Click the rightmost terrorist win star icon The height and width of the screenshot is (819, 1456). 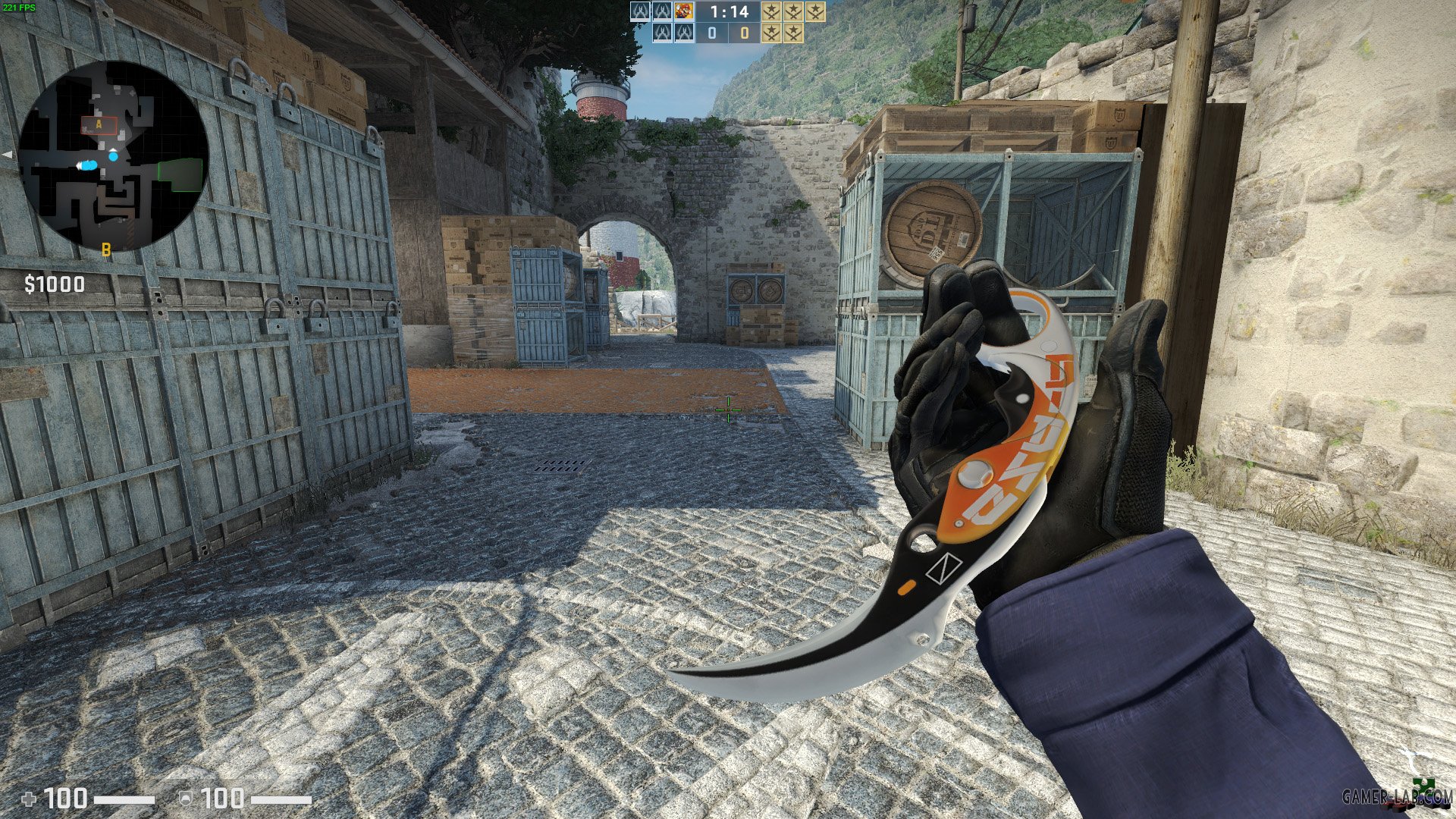point(815,12)
